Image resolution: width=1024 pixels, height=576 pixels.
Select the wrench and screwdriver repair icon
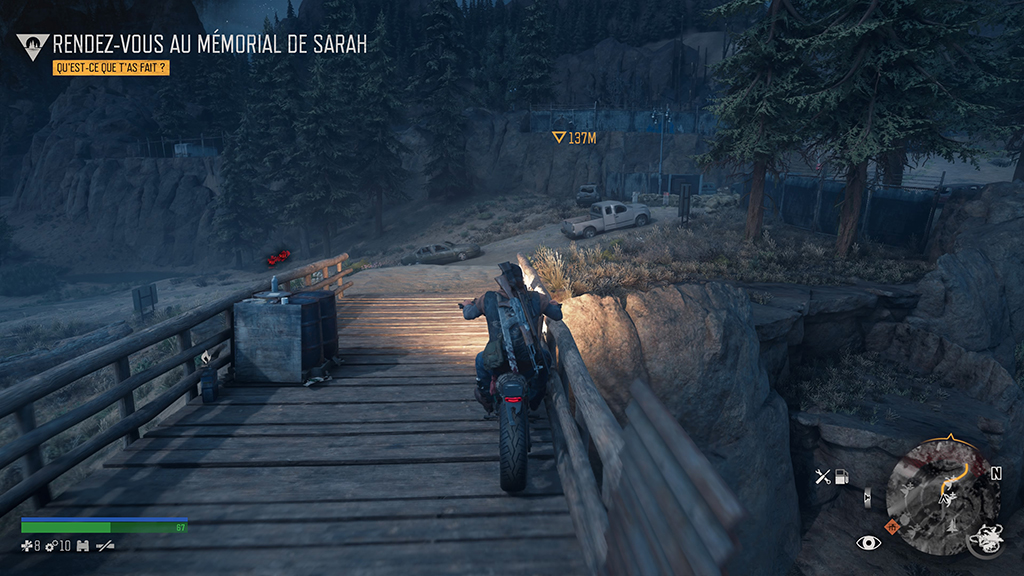pyautogui.click(x=823, y=476)
